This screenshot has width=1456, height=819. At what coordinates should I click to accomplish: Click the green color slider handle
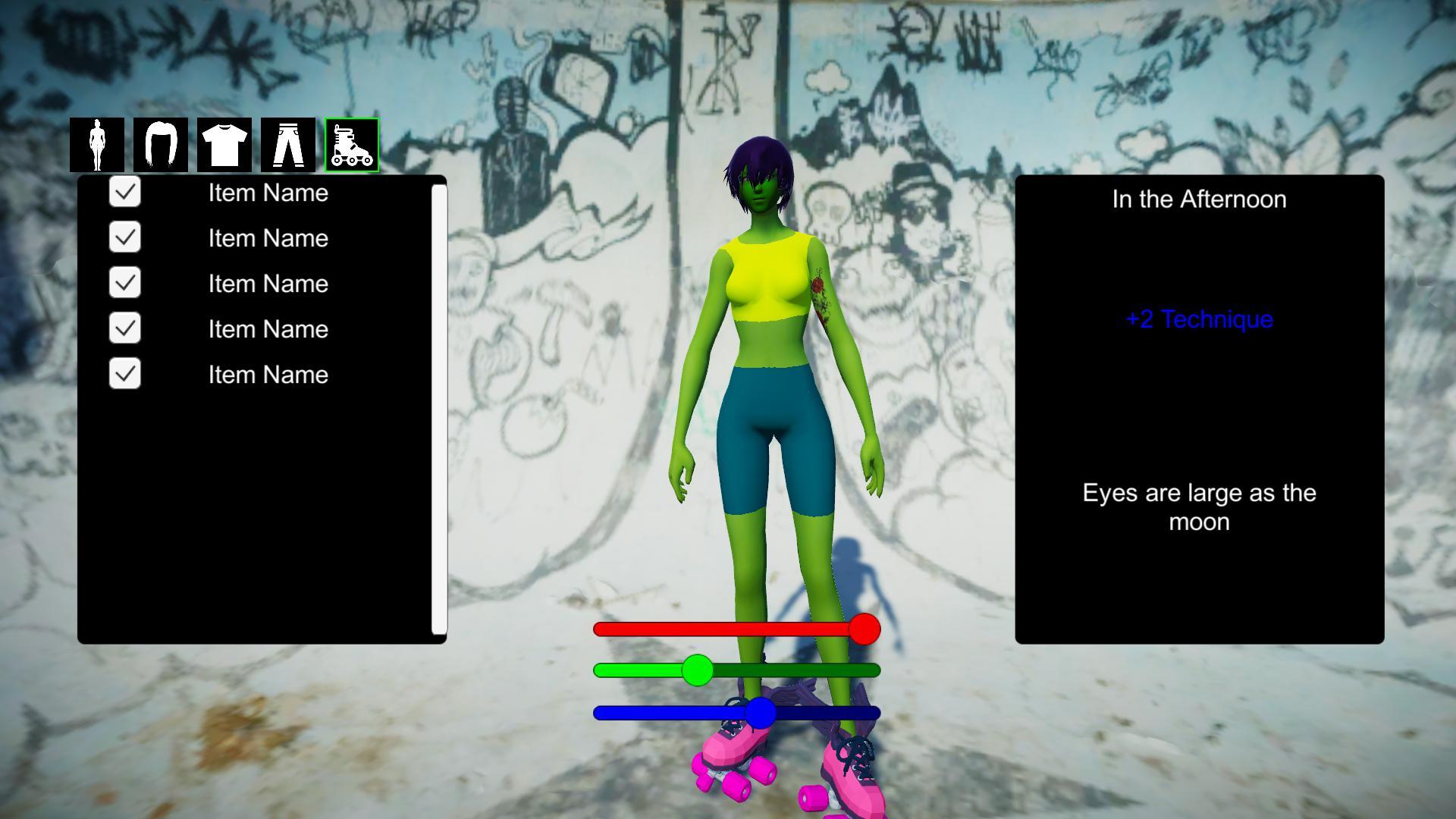point(698,670)
